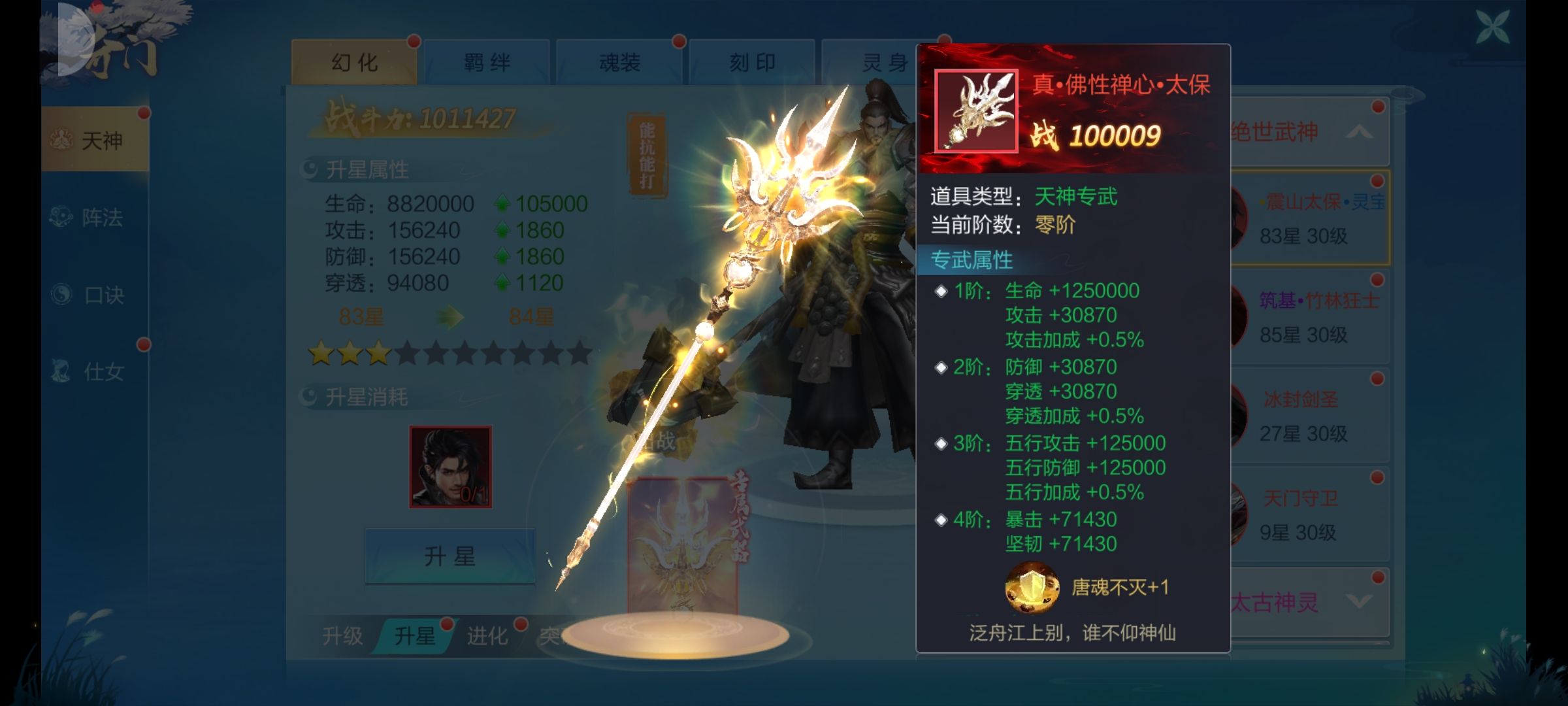Expand the 太古神灵 category

click(1310, 602)
